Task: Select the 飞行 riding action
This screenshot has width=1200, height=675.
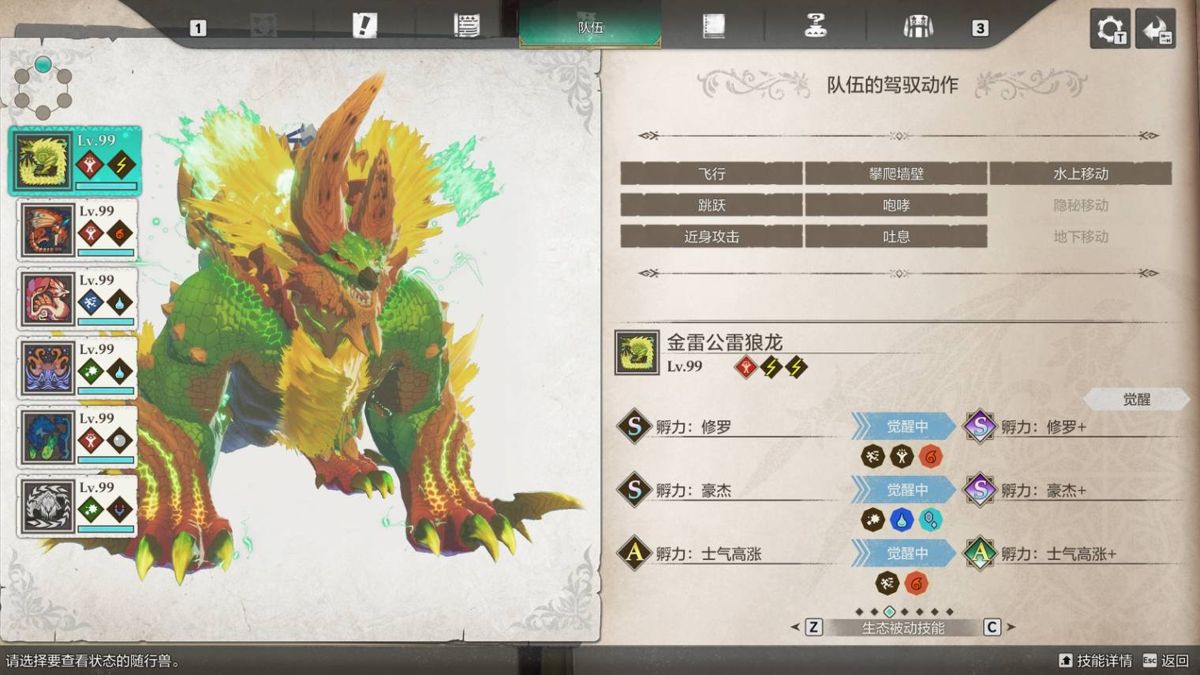Action: click(711, 174)
